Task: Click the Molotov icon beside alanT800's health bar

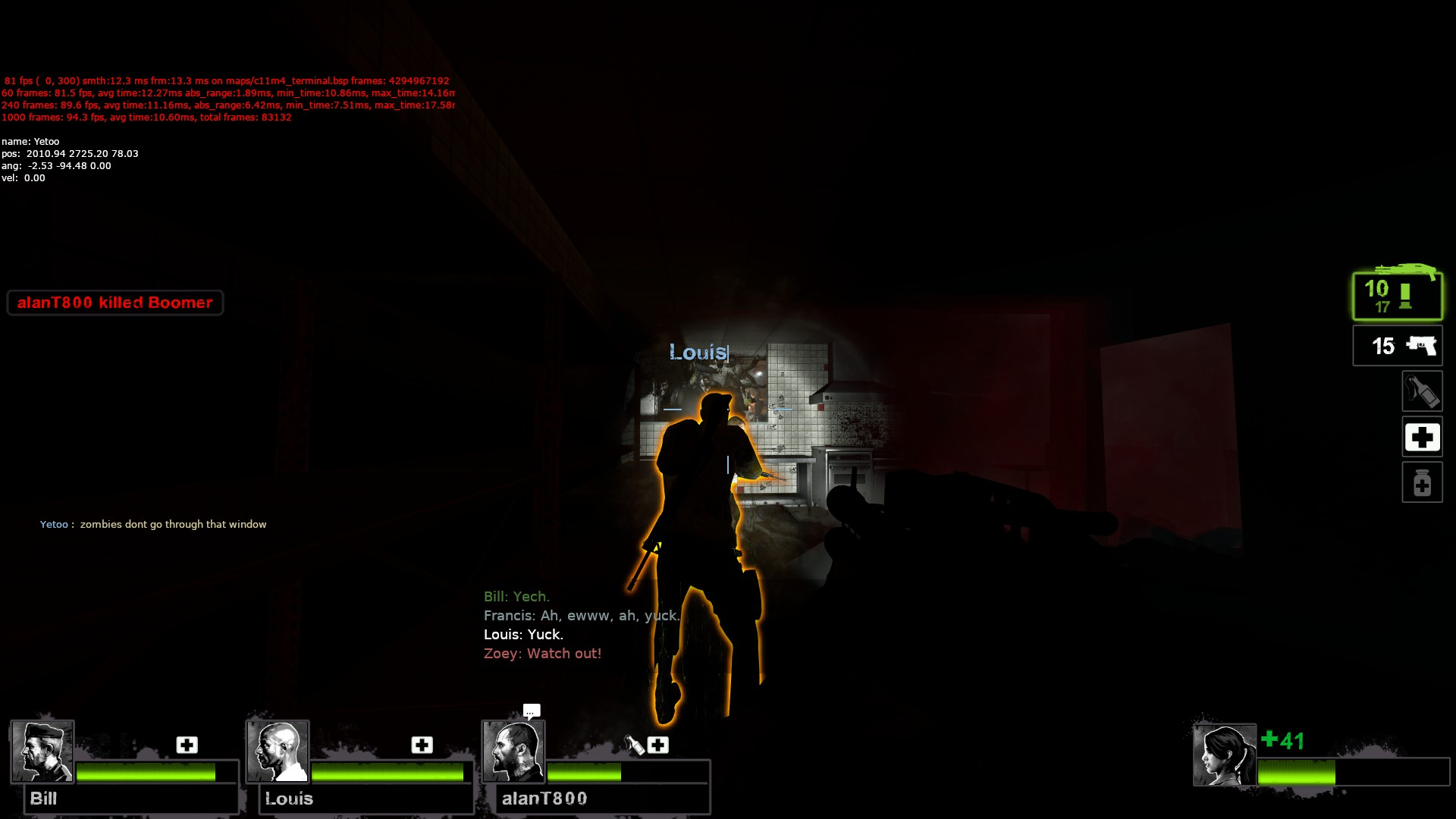Action: click(x=634, y=745)
